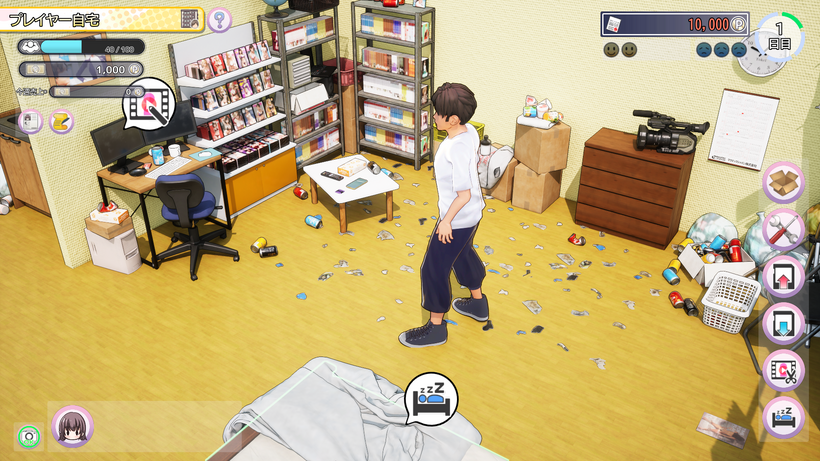This screenshot has height=461, width=820.
Task: Open the question mark help button
Action: tap(219, 19)
